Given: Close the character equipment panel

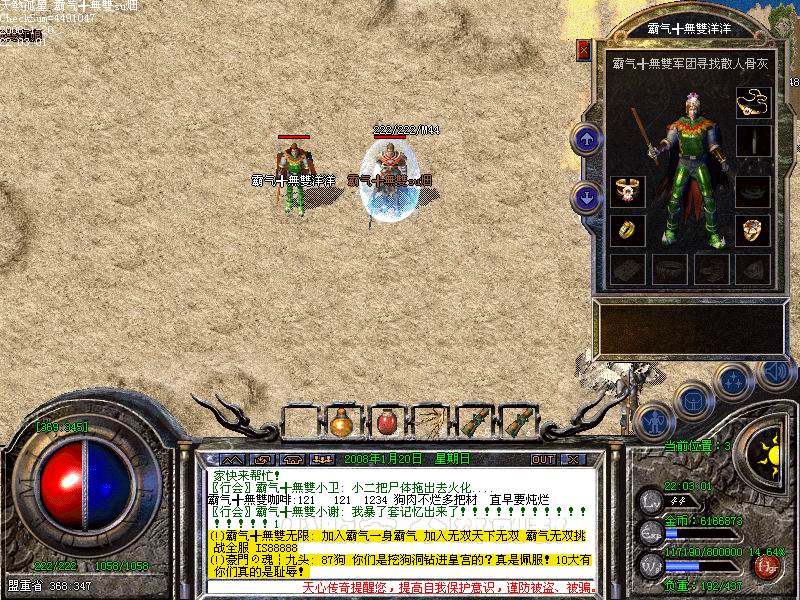Looking at the screenshot, I should pyautogui.click(x=584, y=50).
